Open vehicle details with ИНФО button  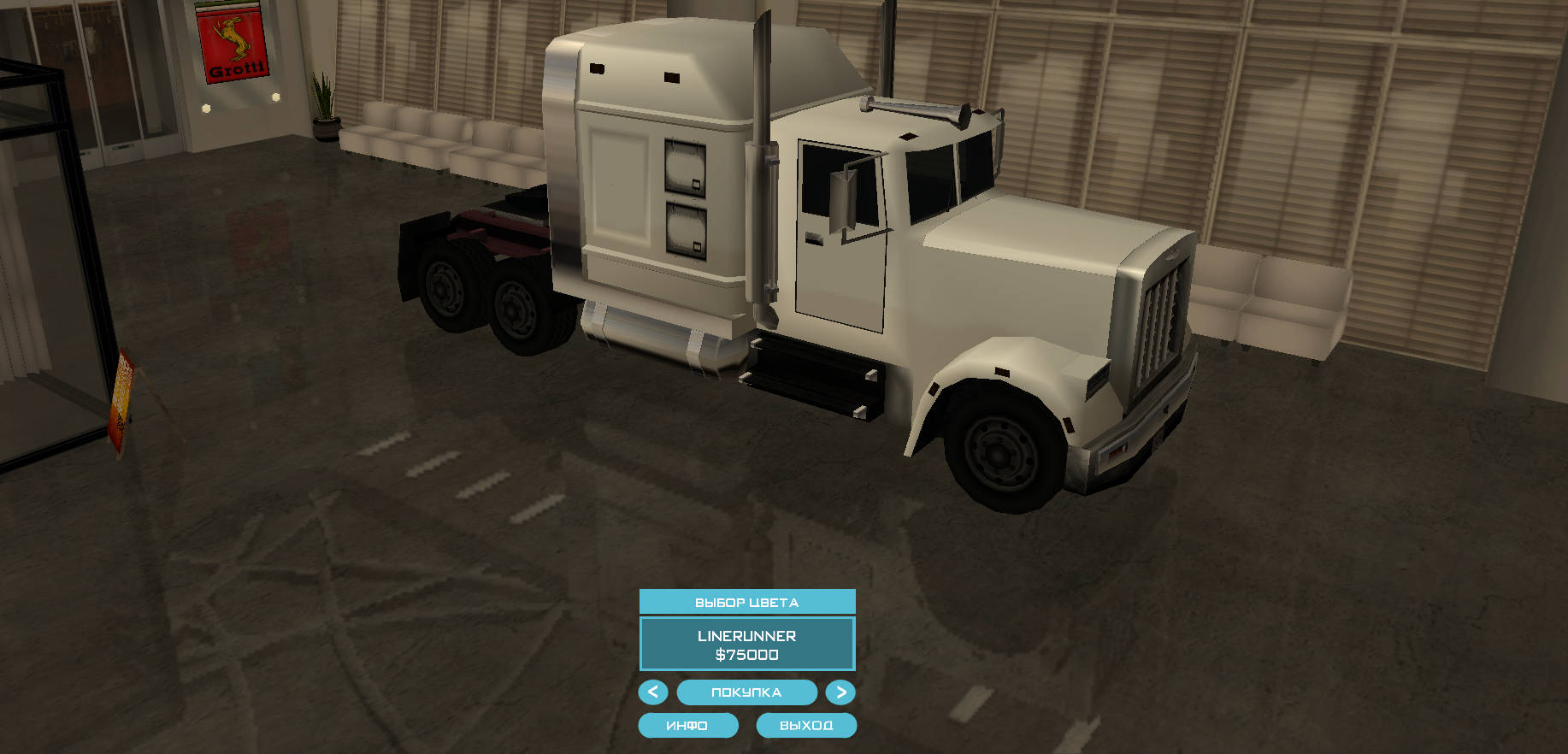(x=687, y=726)
